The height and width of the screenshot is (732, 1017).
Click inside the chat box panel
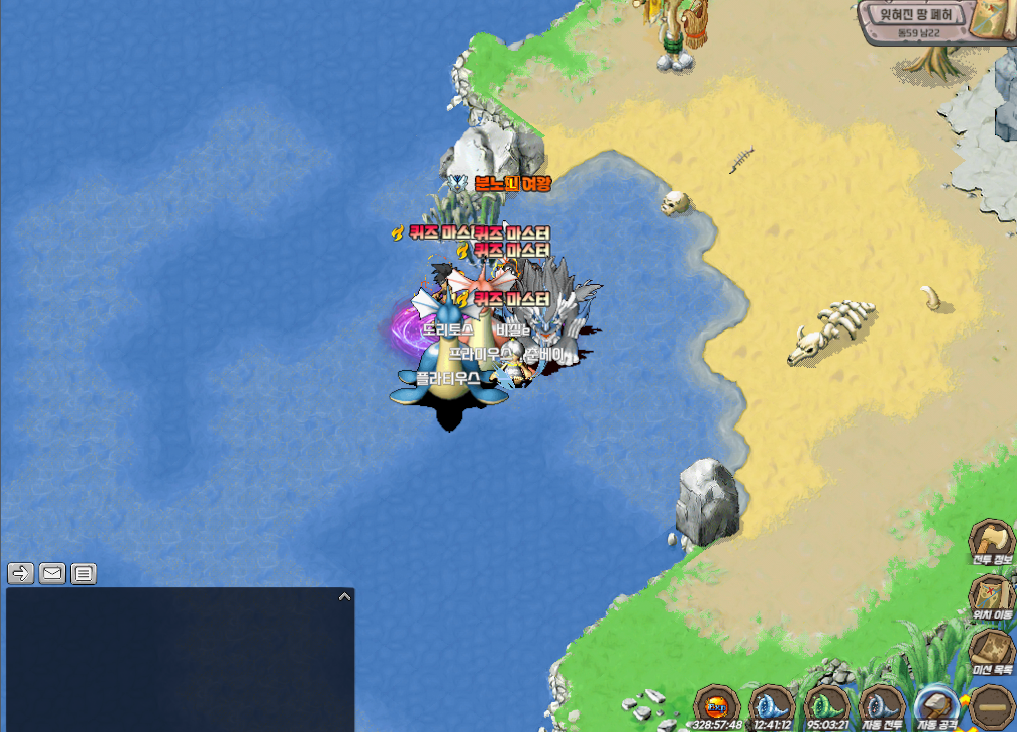pos(180,662)
